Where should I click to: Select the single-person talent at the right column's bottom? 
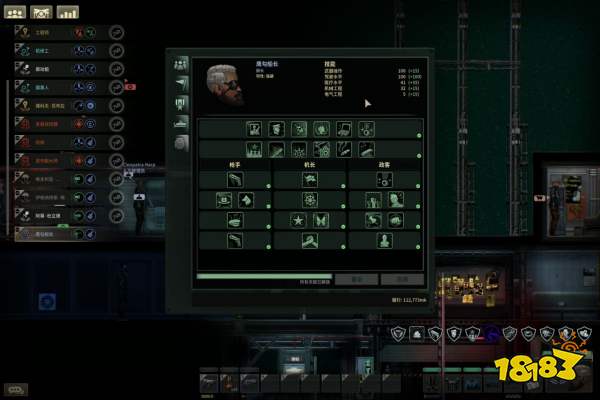(x=385, y=241)
